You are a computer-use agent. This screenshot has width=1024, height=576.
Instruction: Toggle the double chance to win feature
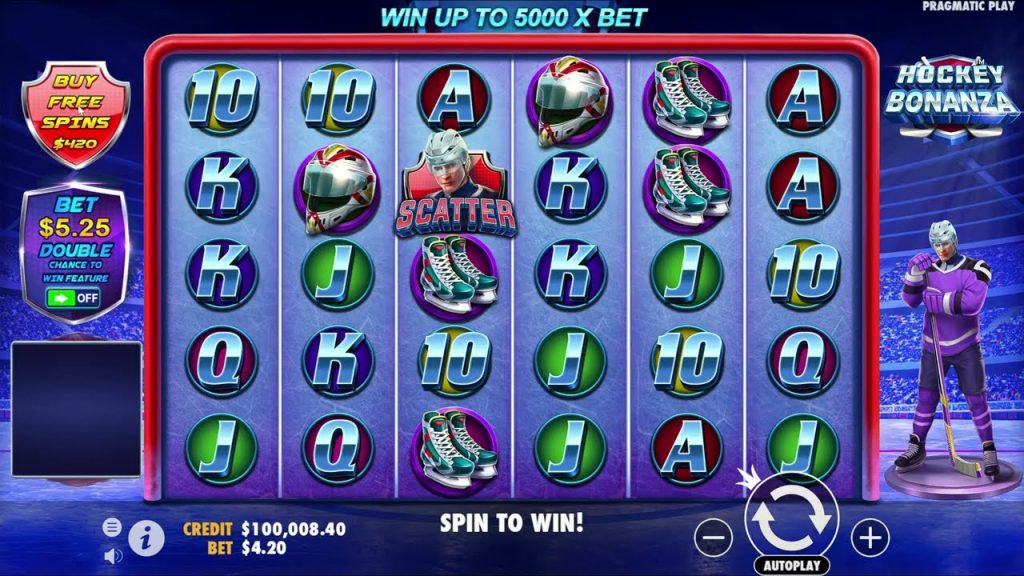coord(73,298)
